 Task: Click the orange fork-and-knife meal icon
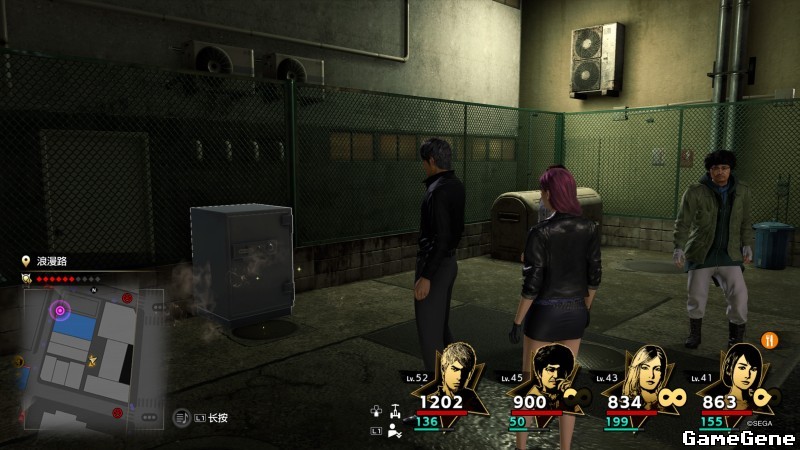pyautogui.click(x=770, y=339)
